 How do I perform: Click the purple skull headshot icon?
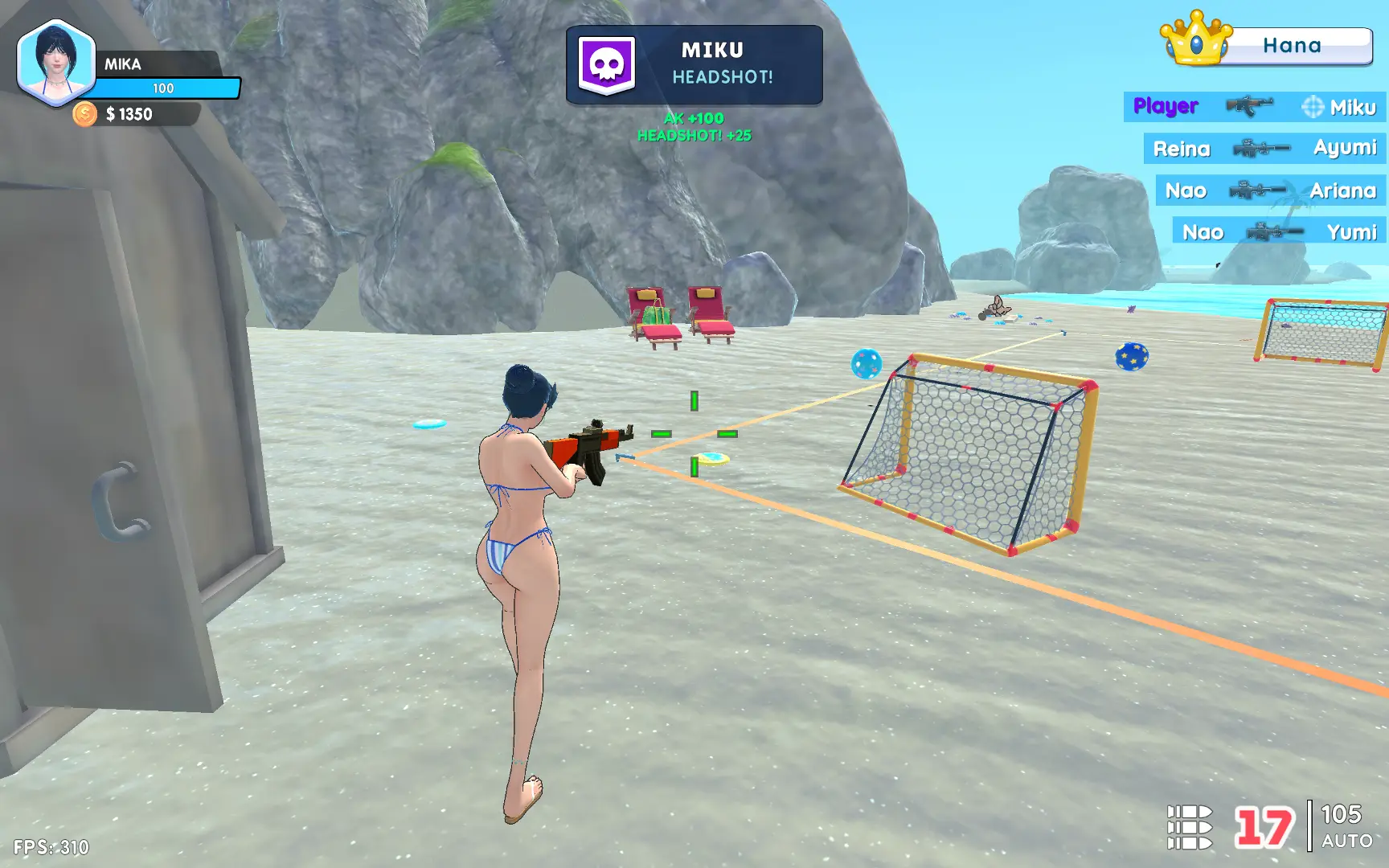[x=607, y=65]
